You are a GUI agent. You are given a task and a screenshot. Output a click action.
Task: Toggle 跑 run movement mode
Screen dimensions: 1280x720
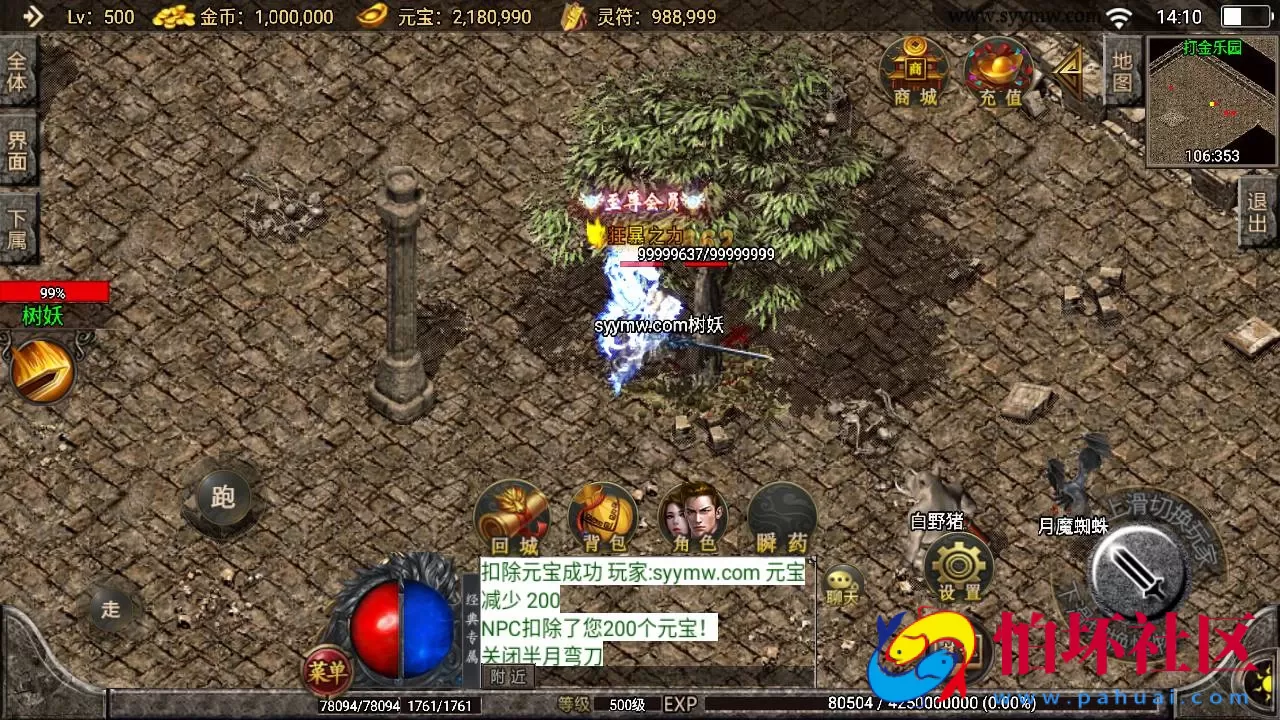tap(222, 497)
